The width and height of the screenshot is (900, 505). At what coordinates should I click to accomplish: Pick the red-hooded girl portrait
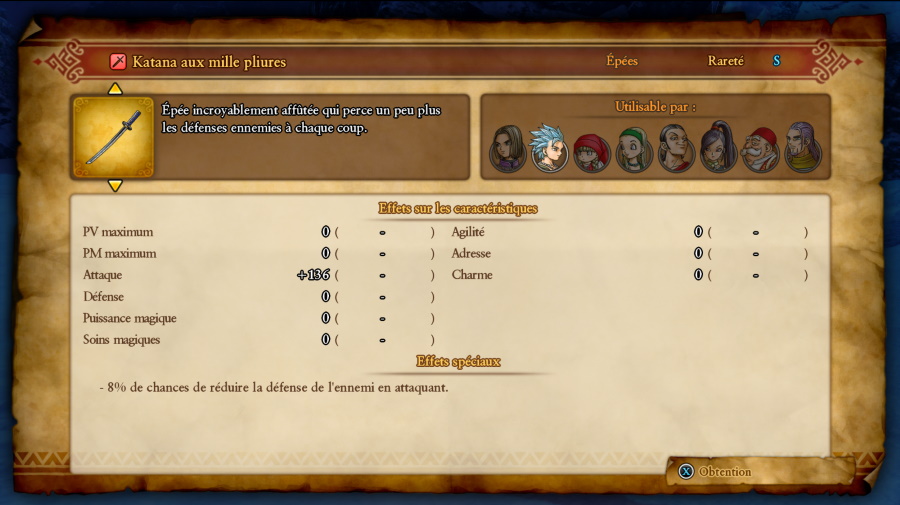tap(591, 151)
